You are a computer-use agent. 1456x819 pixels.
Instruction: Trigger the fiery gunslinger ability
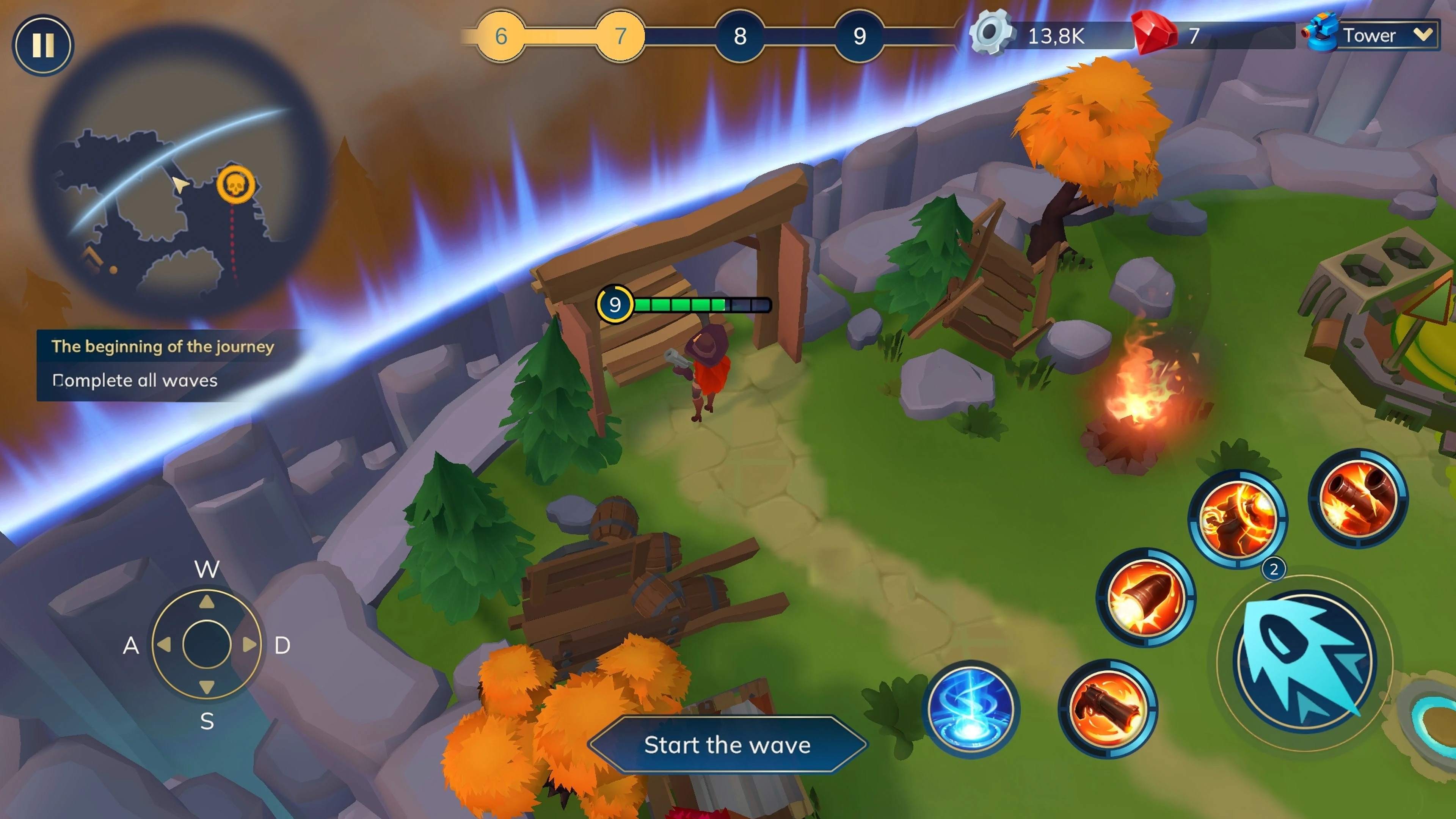[x=1238, y=519]
